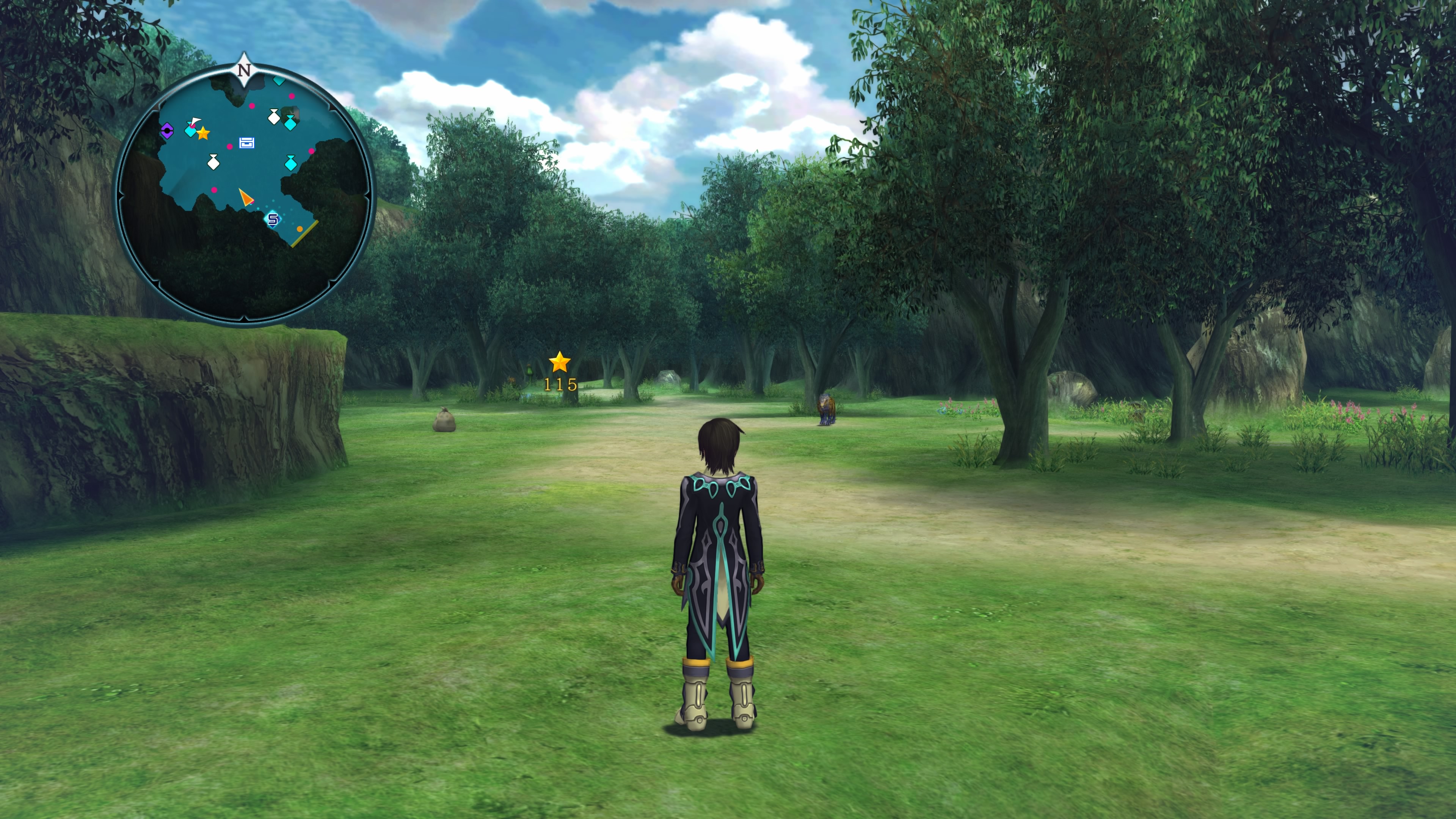
Task: Click the yellow exit line on the minimap
Action: point(304,234)
